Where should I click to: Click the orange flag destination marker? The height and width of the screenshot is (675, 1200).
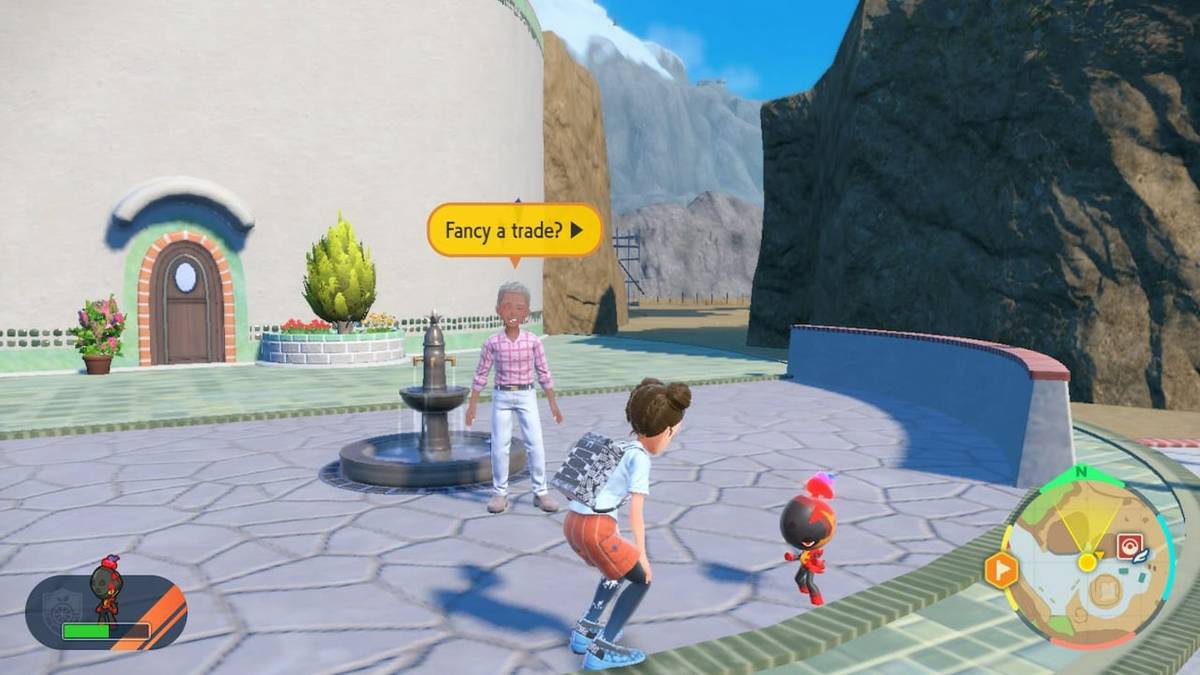click(x=1001, y=570)
